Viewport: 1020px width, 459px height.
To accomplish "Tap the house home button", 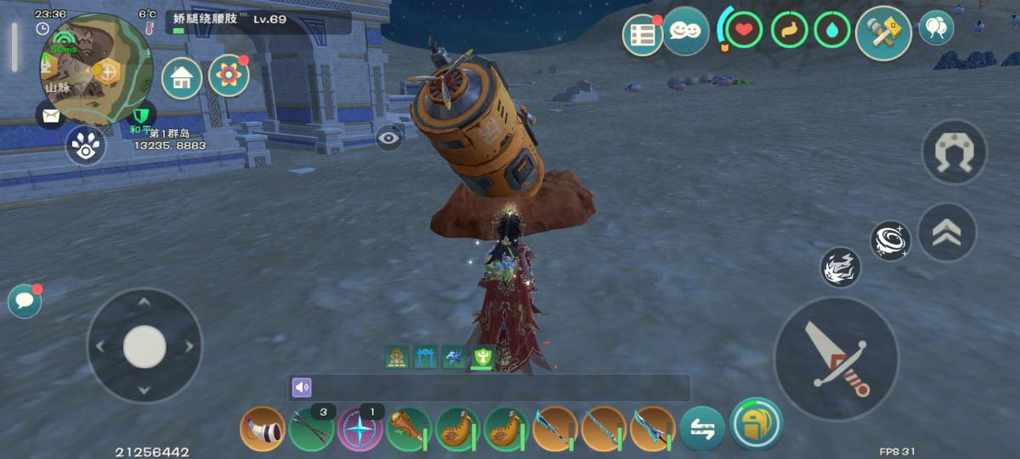I will click(x=181, y=78).
